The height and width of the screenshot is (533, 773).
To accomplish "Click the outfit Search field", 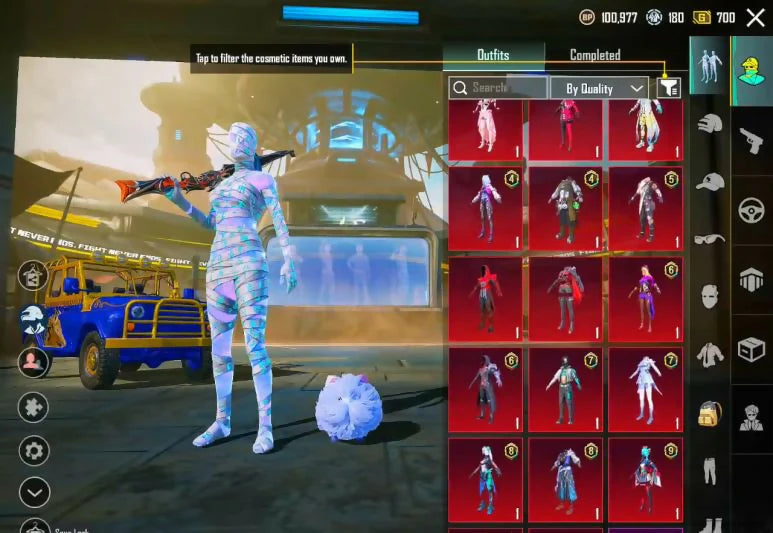I will [498, 88].
